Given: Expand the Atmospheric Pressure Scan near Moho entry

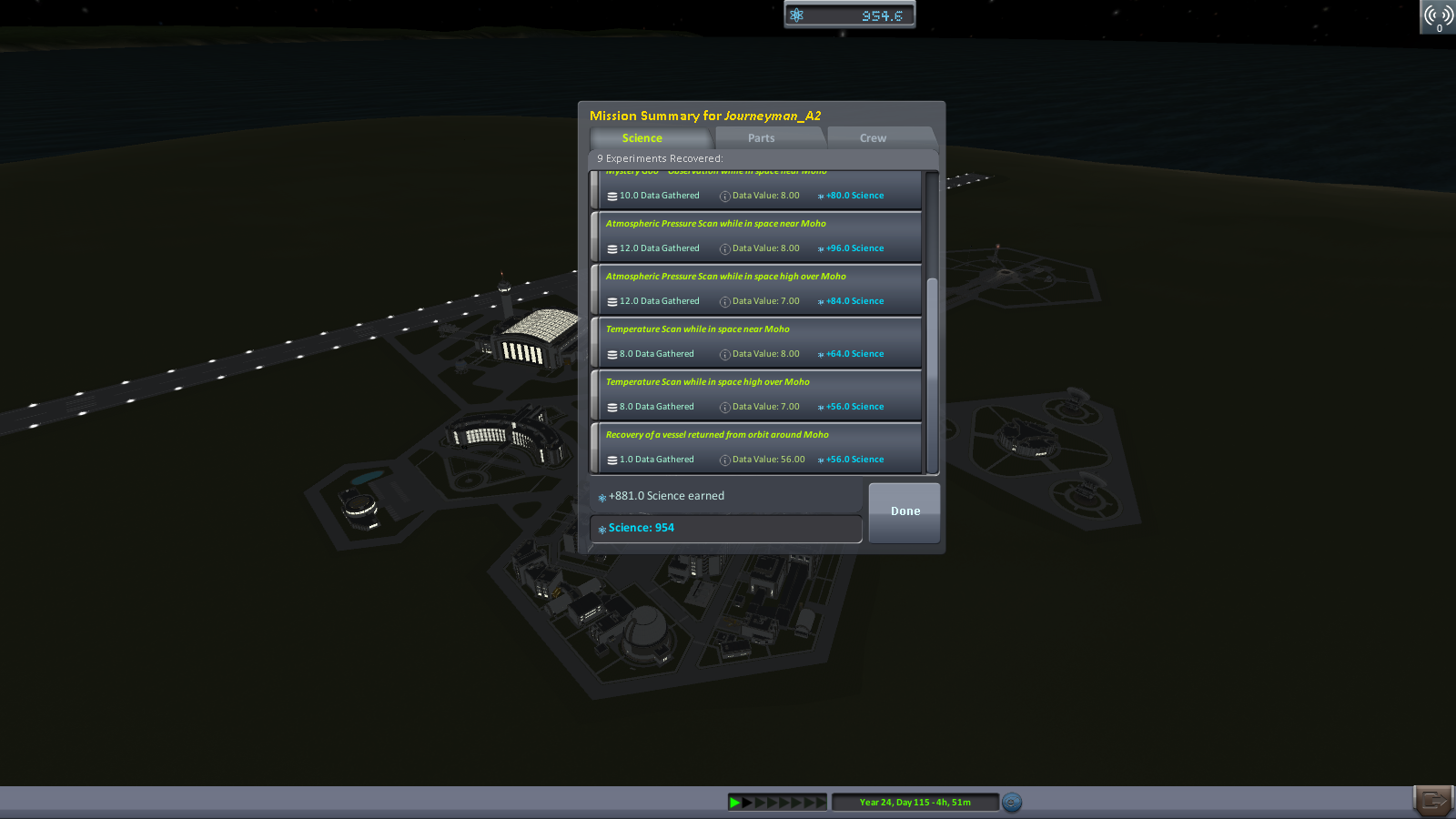Looking at the screenshot, I should pos(715,223).
